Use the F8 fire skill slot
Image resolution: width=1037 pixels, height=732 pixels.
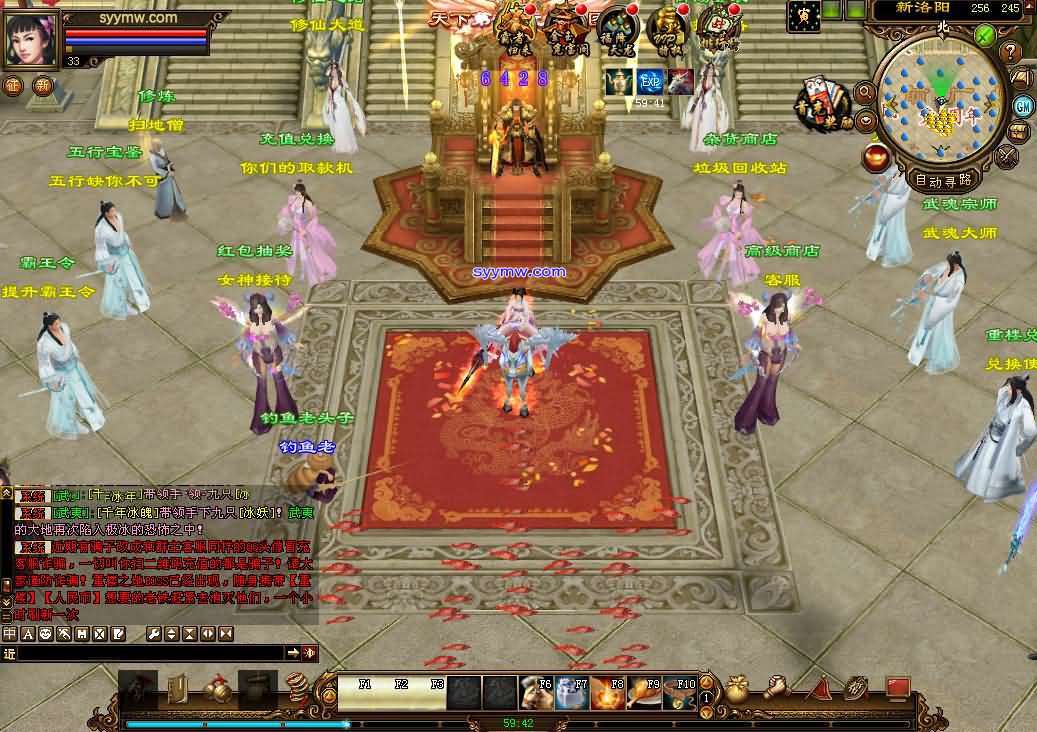click(x=607, y=692)
